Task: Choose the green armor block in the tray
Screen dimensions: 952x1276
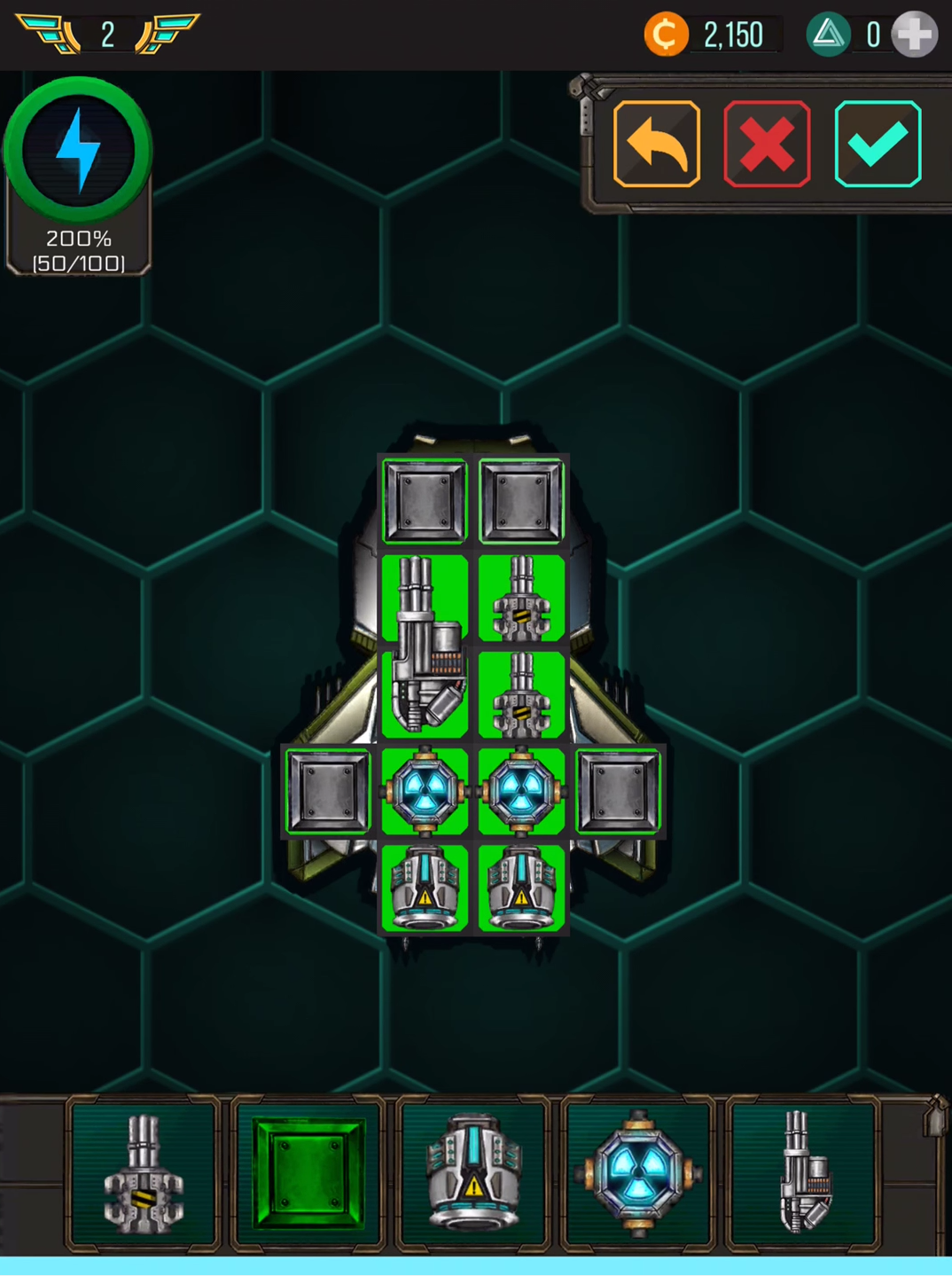Action: pos(308,1173)
